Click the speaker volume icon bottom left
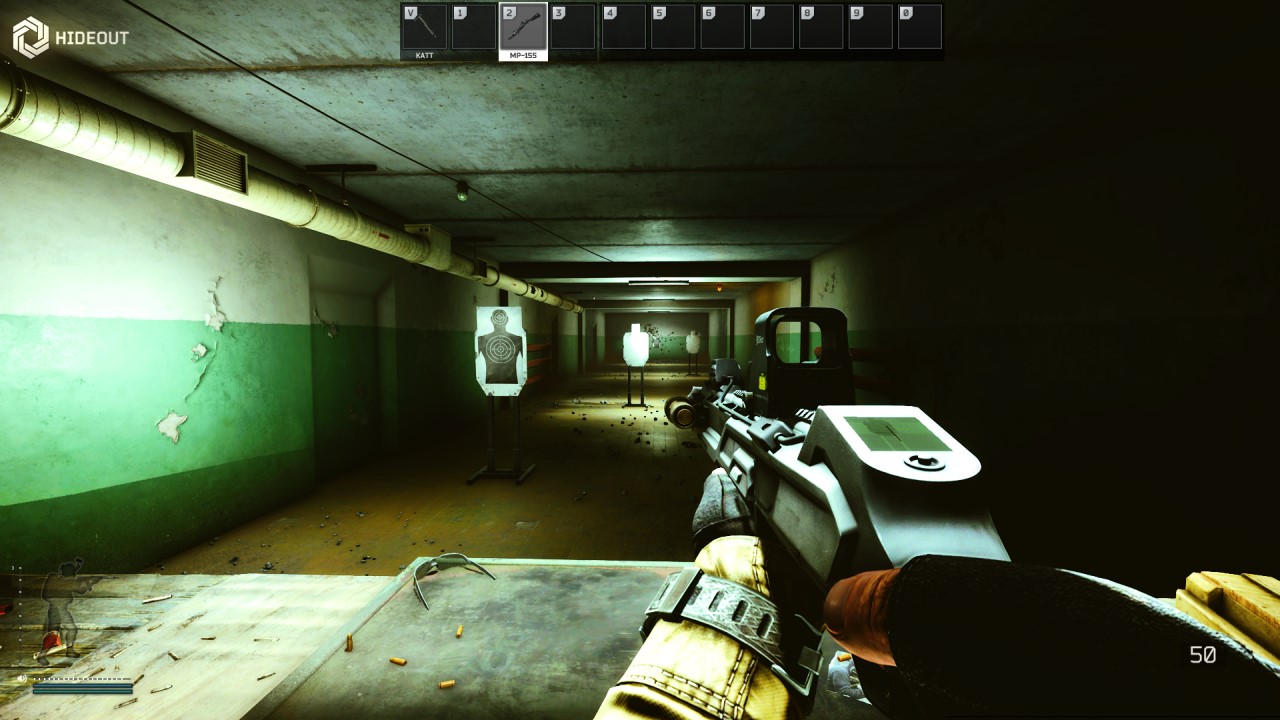The width and height of the screenshot is (1280, 720). [x=21, y=677]
